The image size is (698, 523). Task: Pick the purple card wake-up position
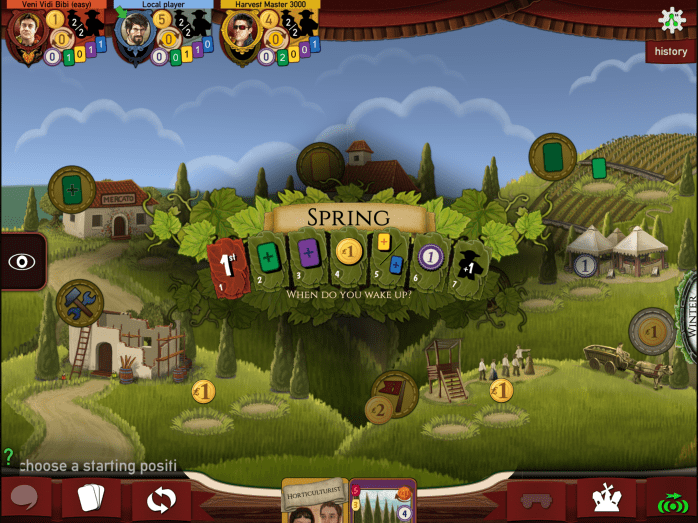tap(308, 254)
